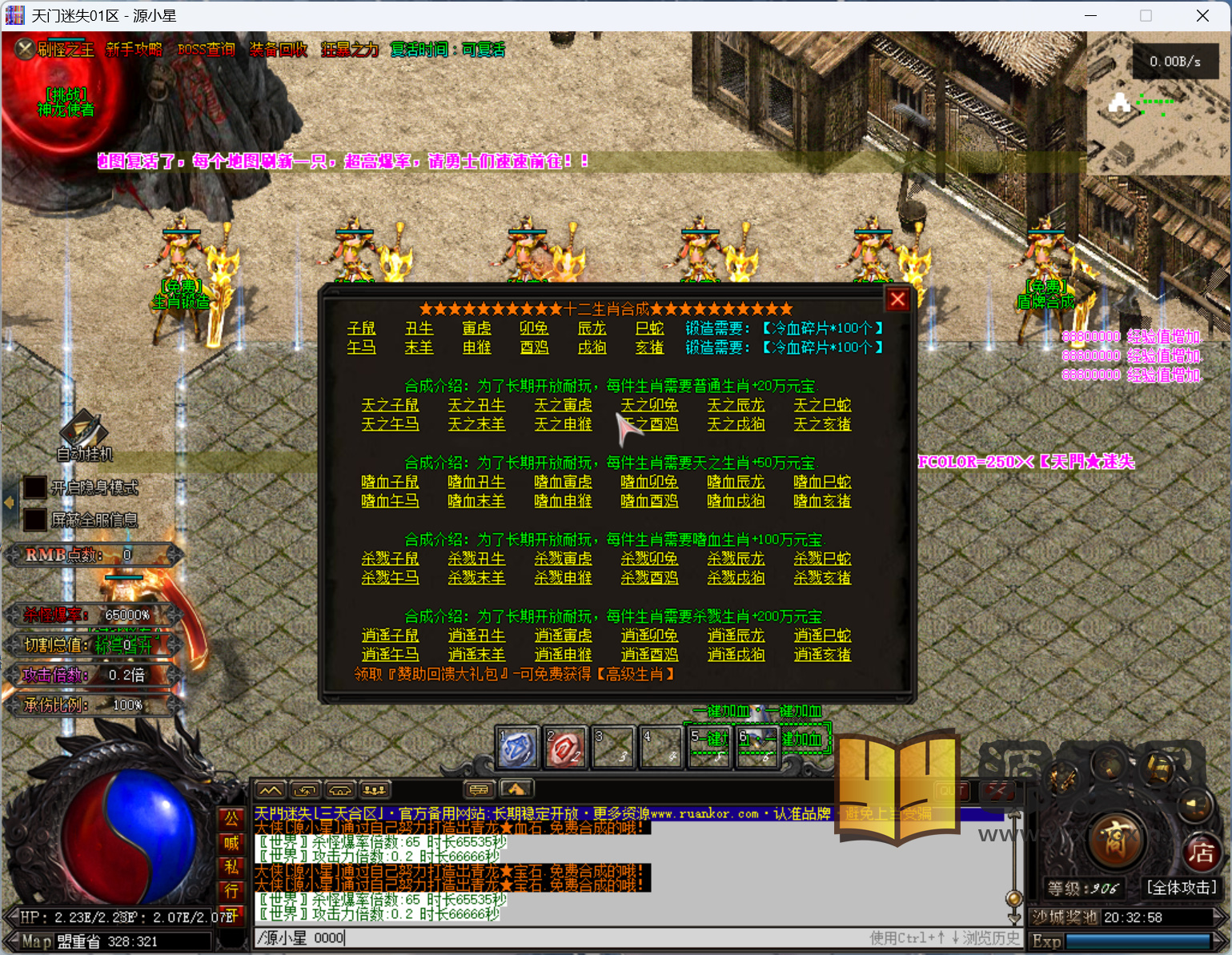Choose the 逍遥亥猪 synthesis link
Viewport: 1232px width, 955px height.
tap(822, 655)
